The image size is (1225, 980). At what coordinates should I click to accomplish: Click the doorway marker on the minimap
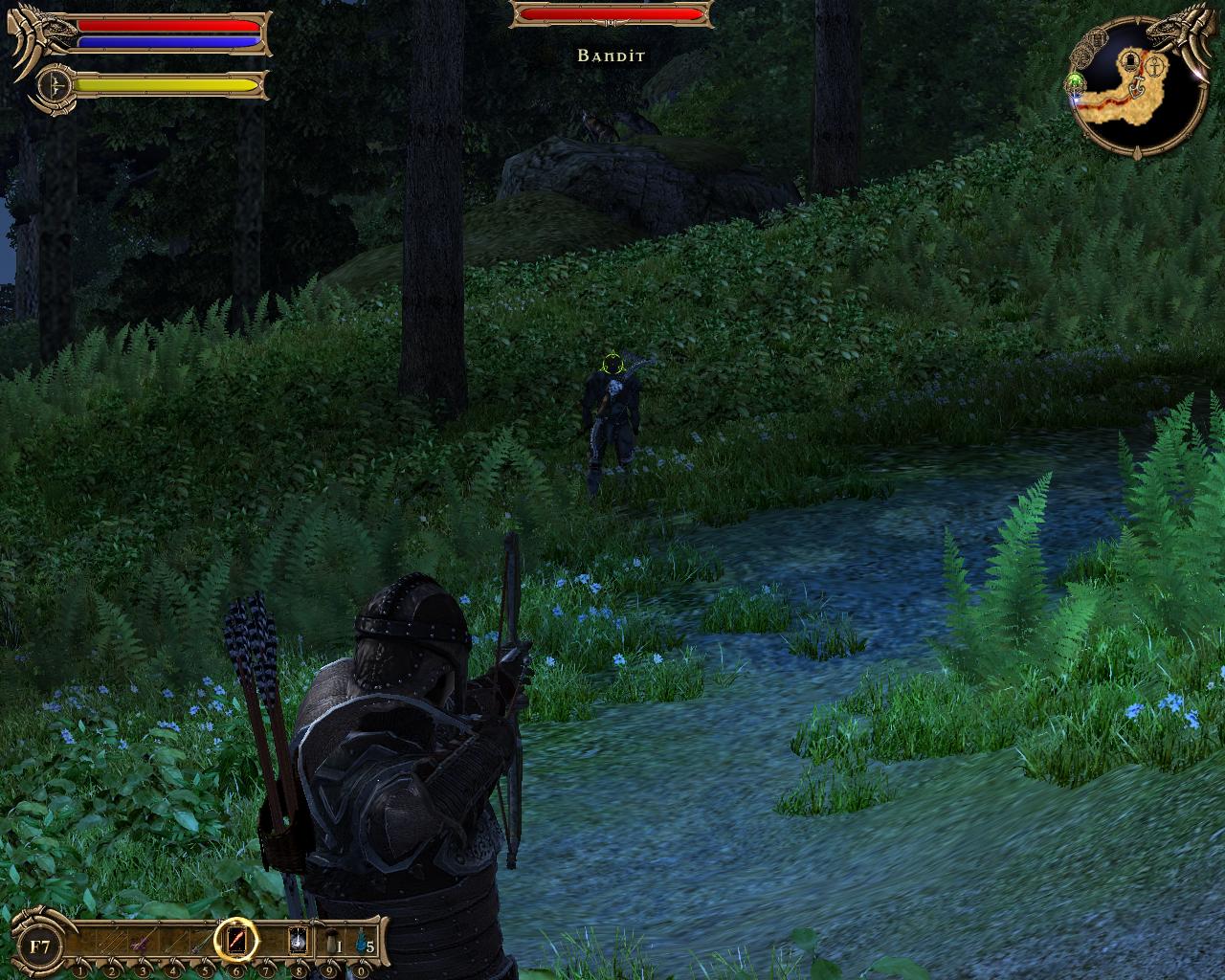[1131, 63]
